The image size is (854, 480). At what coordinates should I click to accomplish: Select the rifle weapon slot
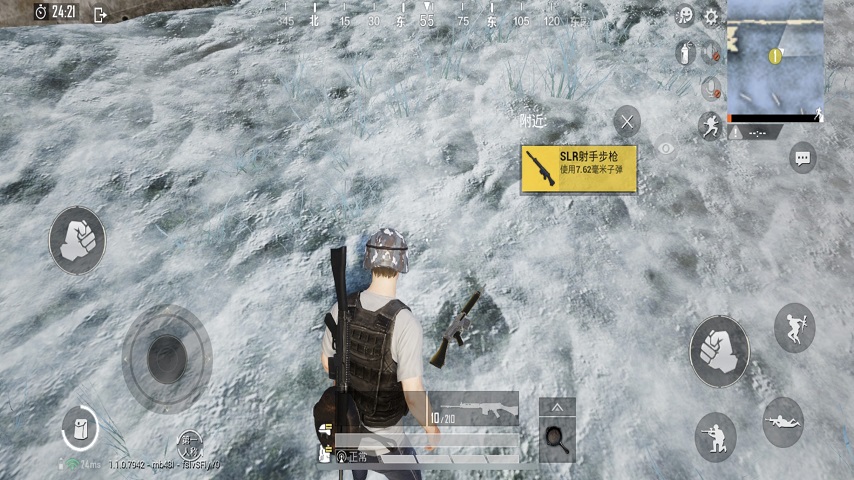pos(474,408)
